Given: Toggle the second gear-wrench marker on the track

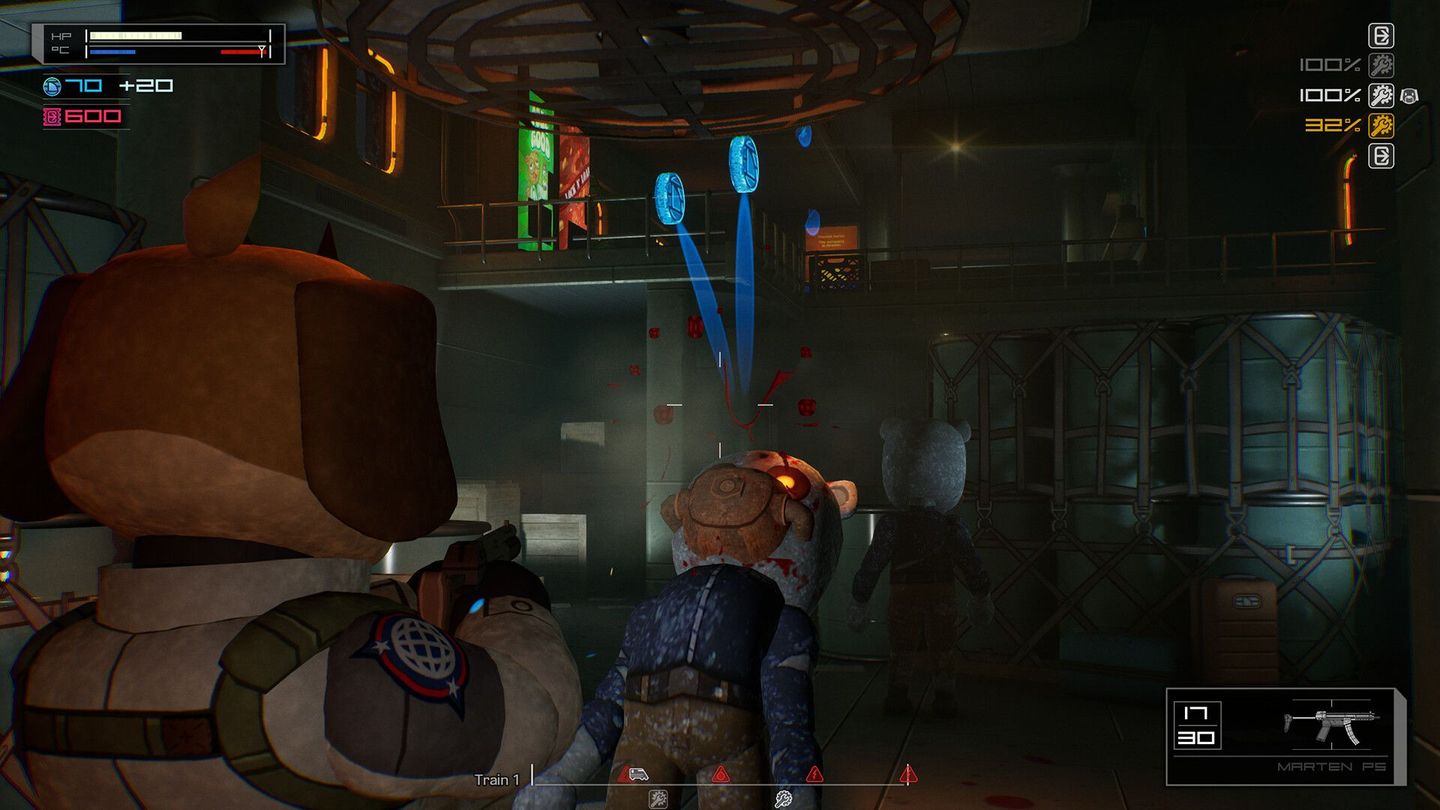Looking at the screenshot, I should point(783,798).
